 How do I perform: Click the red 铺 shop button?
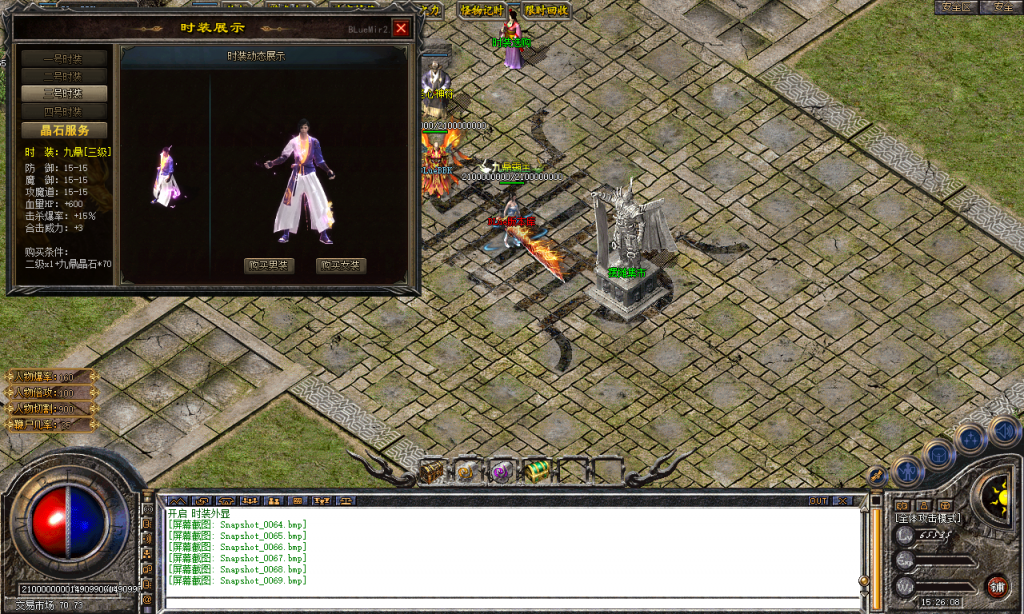996,586
